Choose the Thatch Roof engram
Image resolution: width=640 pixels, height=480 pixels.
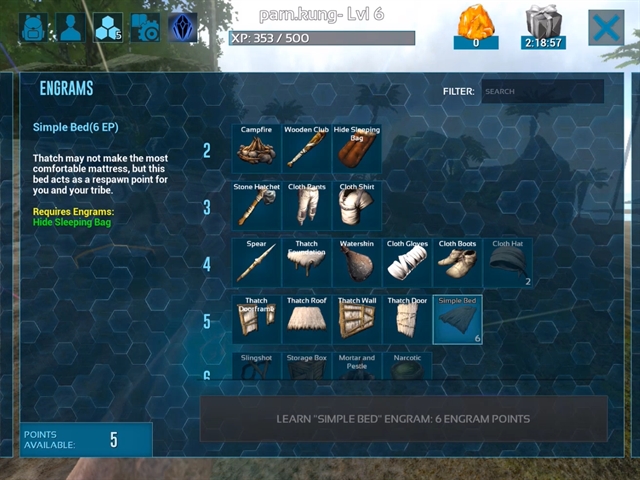coord(307,319)
